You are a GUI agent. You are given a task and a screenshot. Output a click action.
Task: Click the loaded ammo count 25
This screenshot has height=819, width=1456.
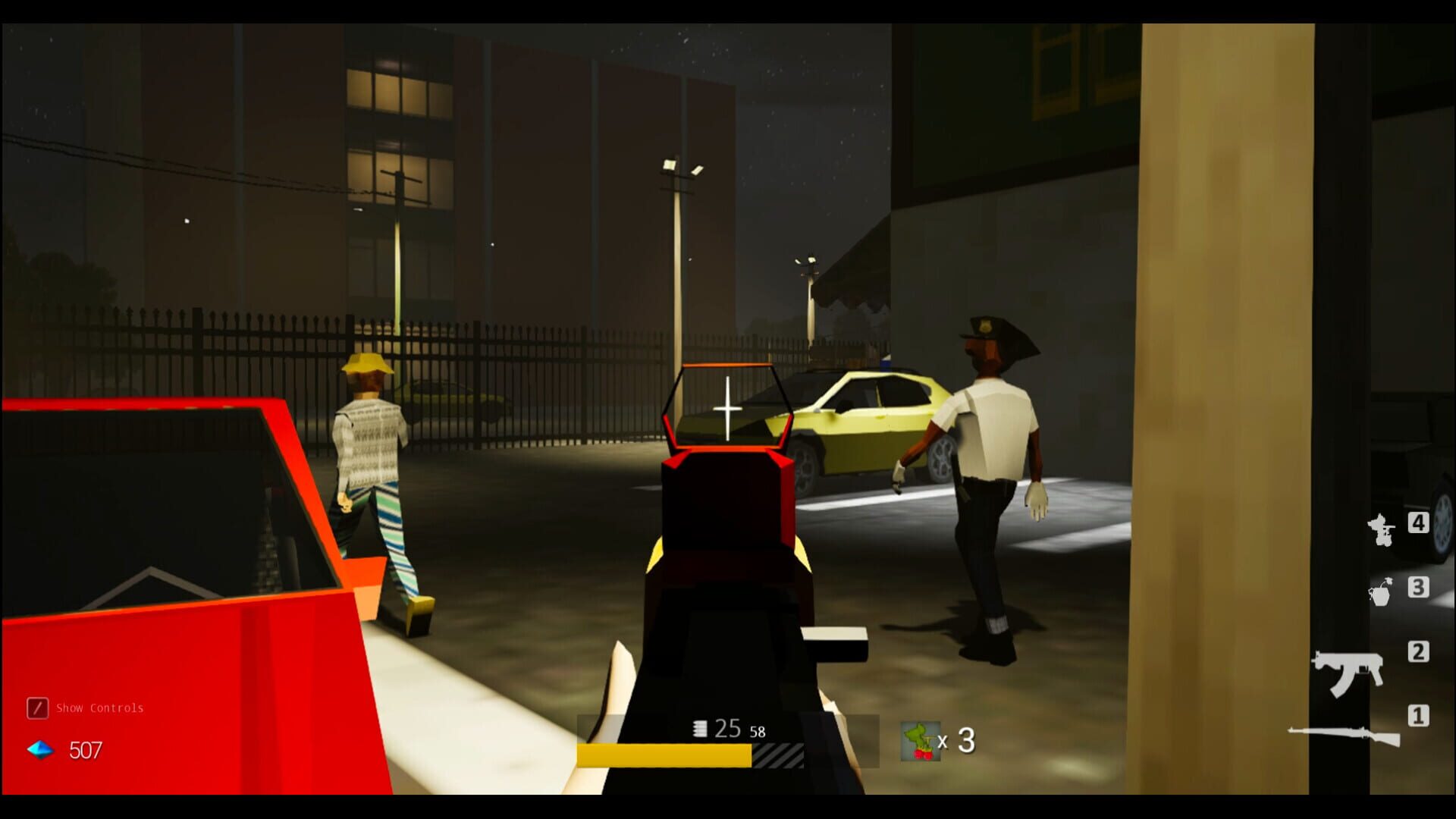726,727
